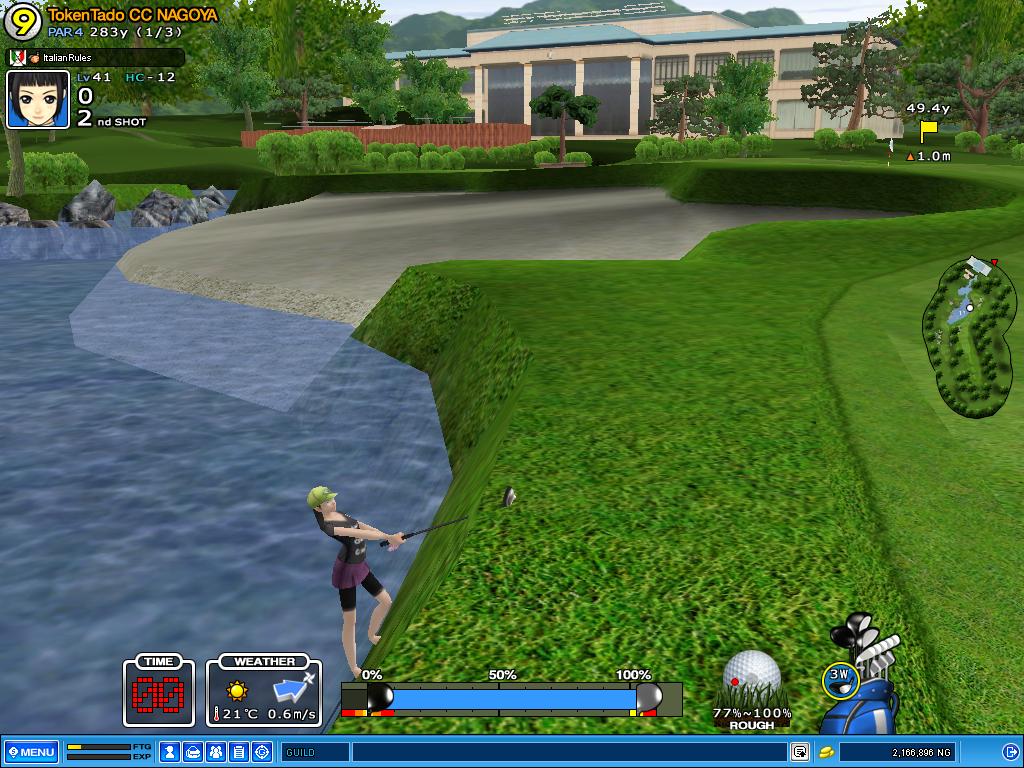Click the course overview minimap
This screenshot has width=1024, height=768.
970,335
